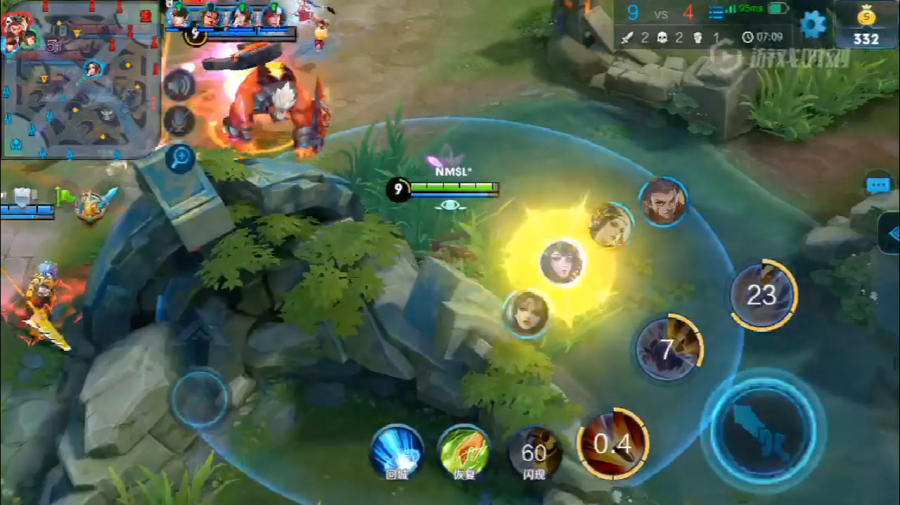The width and height of the screenshot is (900, 505).
Task: Buy the suggested sword-and-shield equipment item
Action: pos(97,204)
